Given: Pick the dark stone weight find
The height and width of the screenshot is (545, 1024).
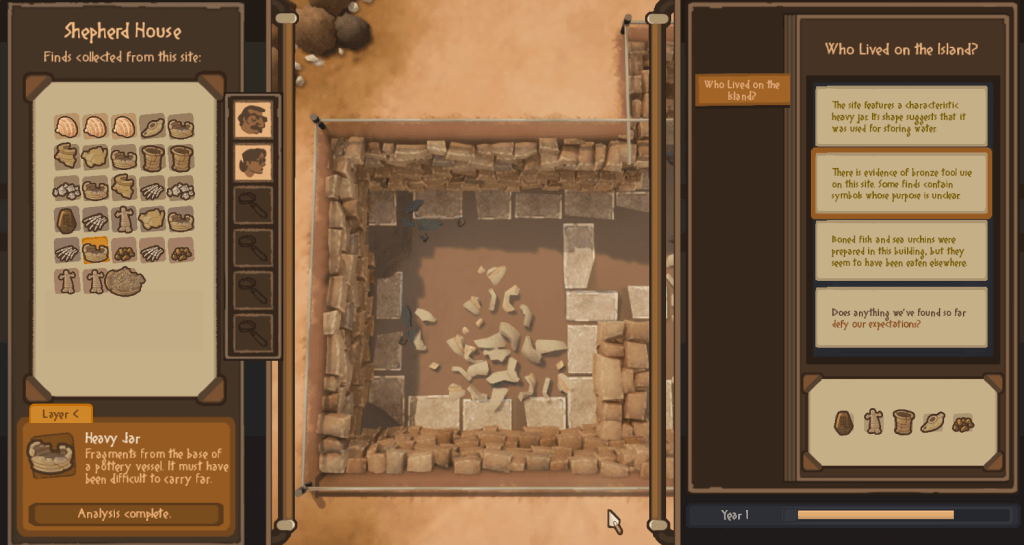Looking at the screenshot, I should [x=67, y=220].
